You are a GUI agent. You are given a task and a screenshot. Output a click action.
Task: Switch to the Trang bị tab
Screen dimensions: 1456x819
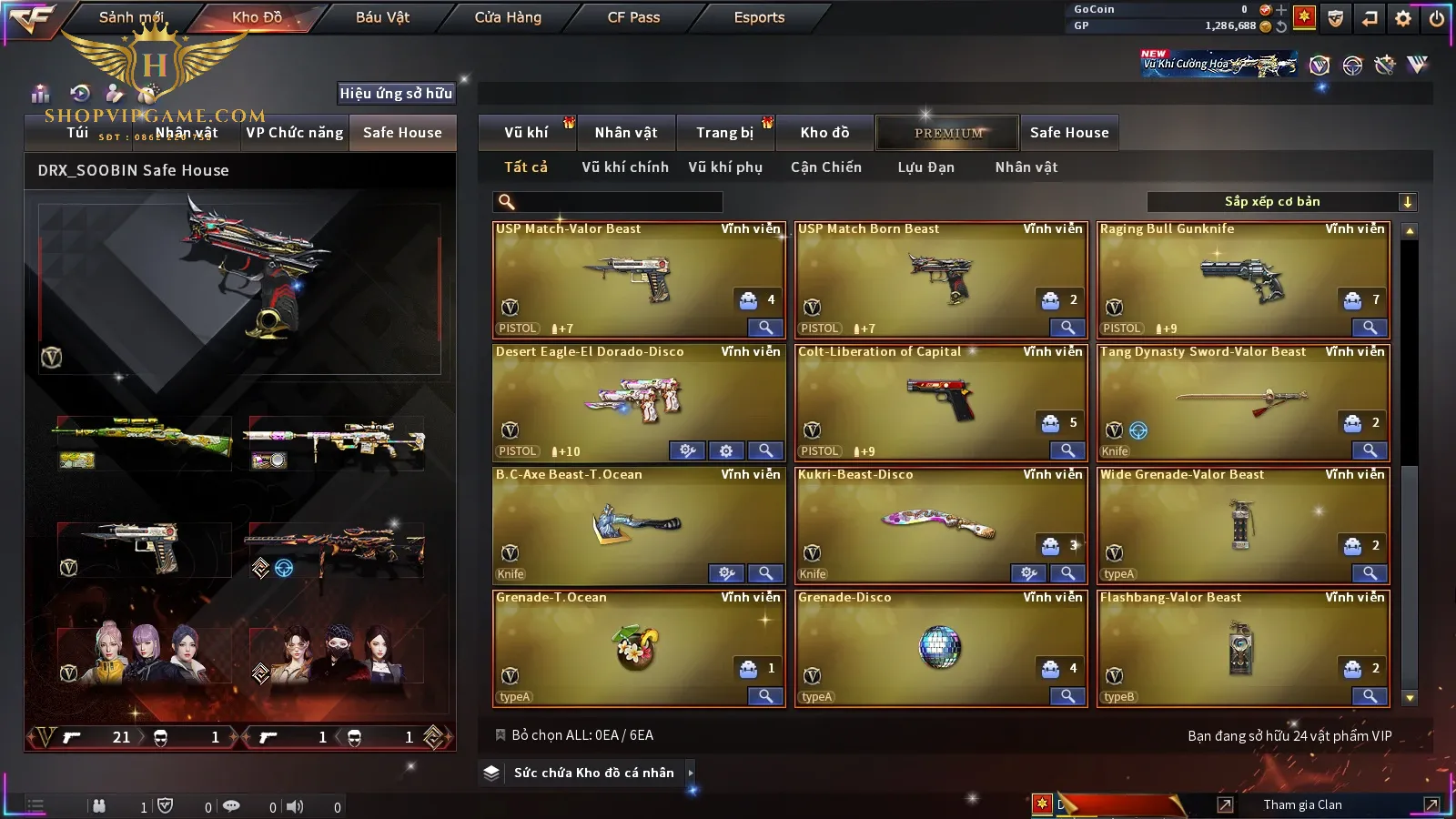pyautogui.click(x=724, y=133)
